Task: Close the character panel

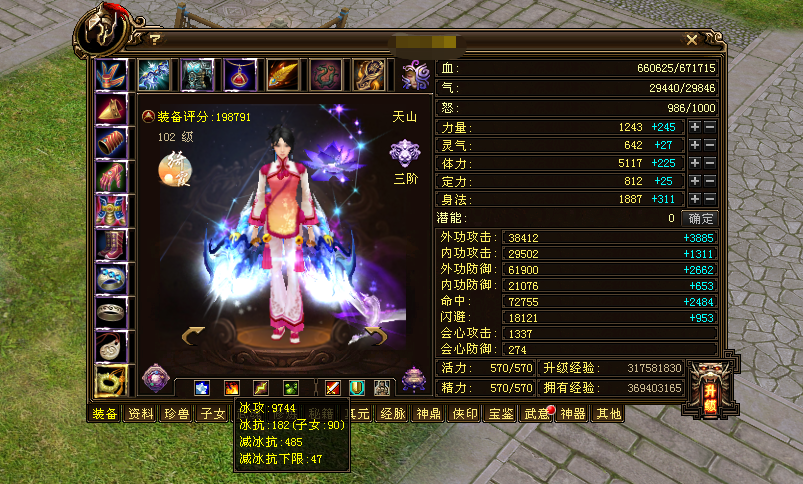Action: (691, 40)
